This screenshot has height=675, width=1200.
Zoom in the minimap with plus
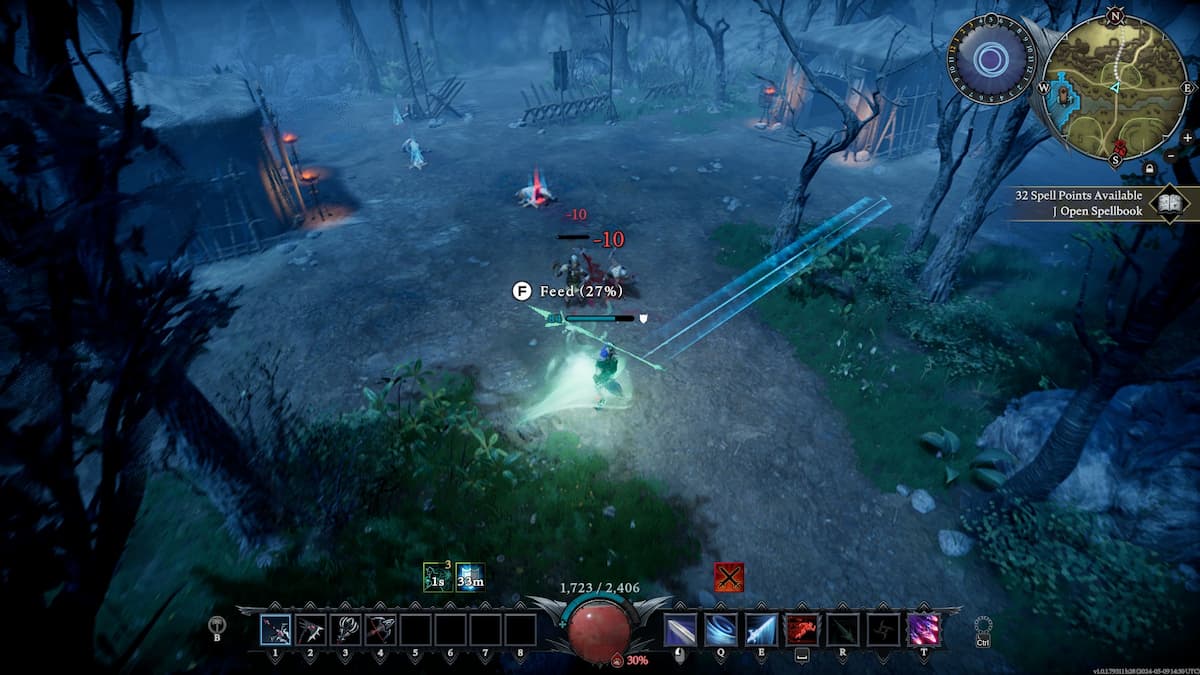pos(1186,138)
